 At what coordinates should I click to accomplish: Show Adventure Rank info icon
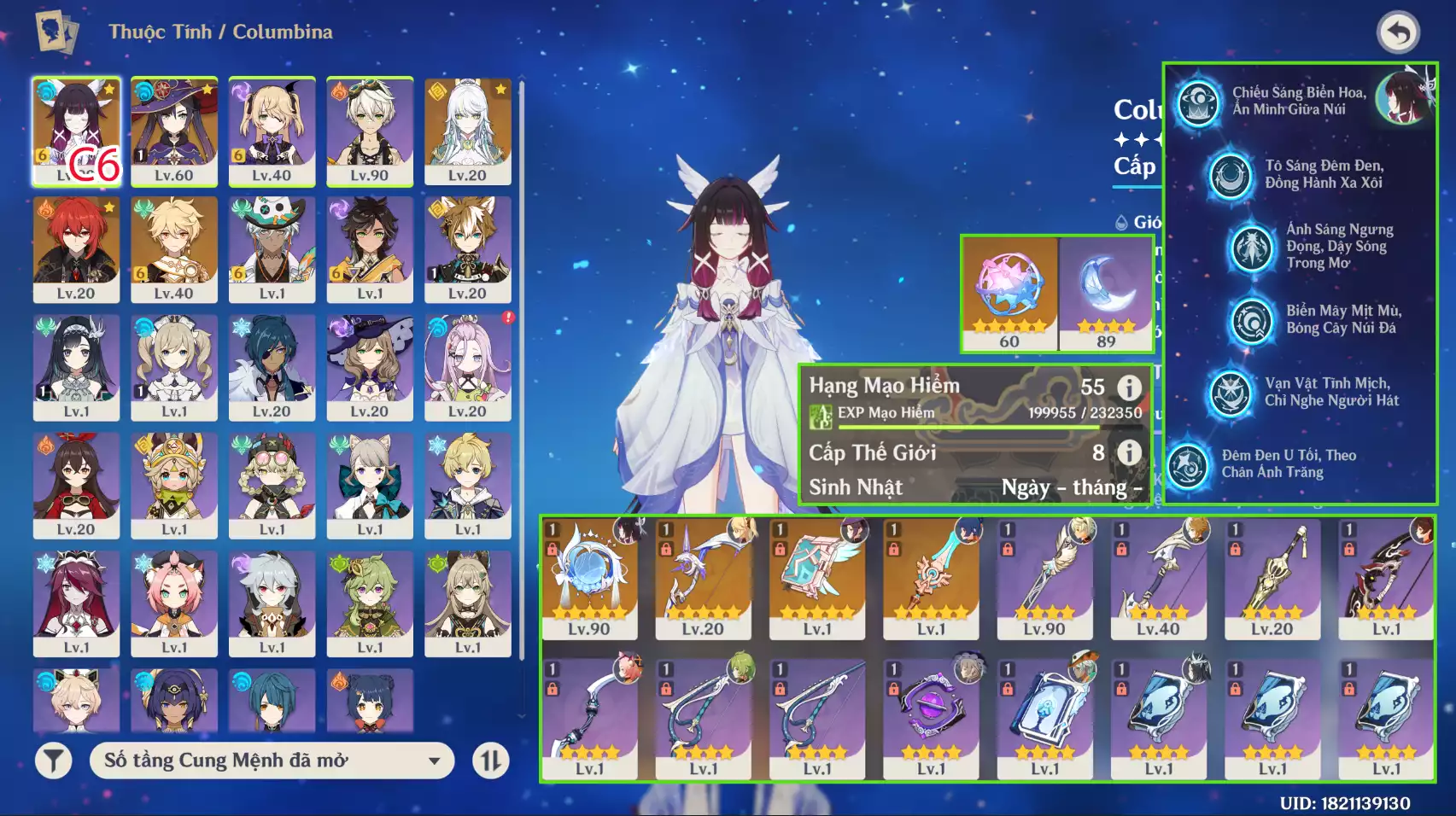1129,388
